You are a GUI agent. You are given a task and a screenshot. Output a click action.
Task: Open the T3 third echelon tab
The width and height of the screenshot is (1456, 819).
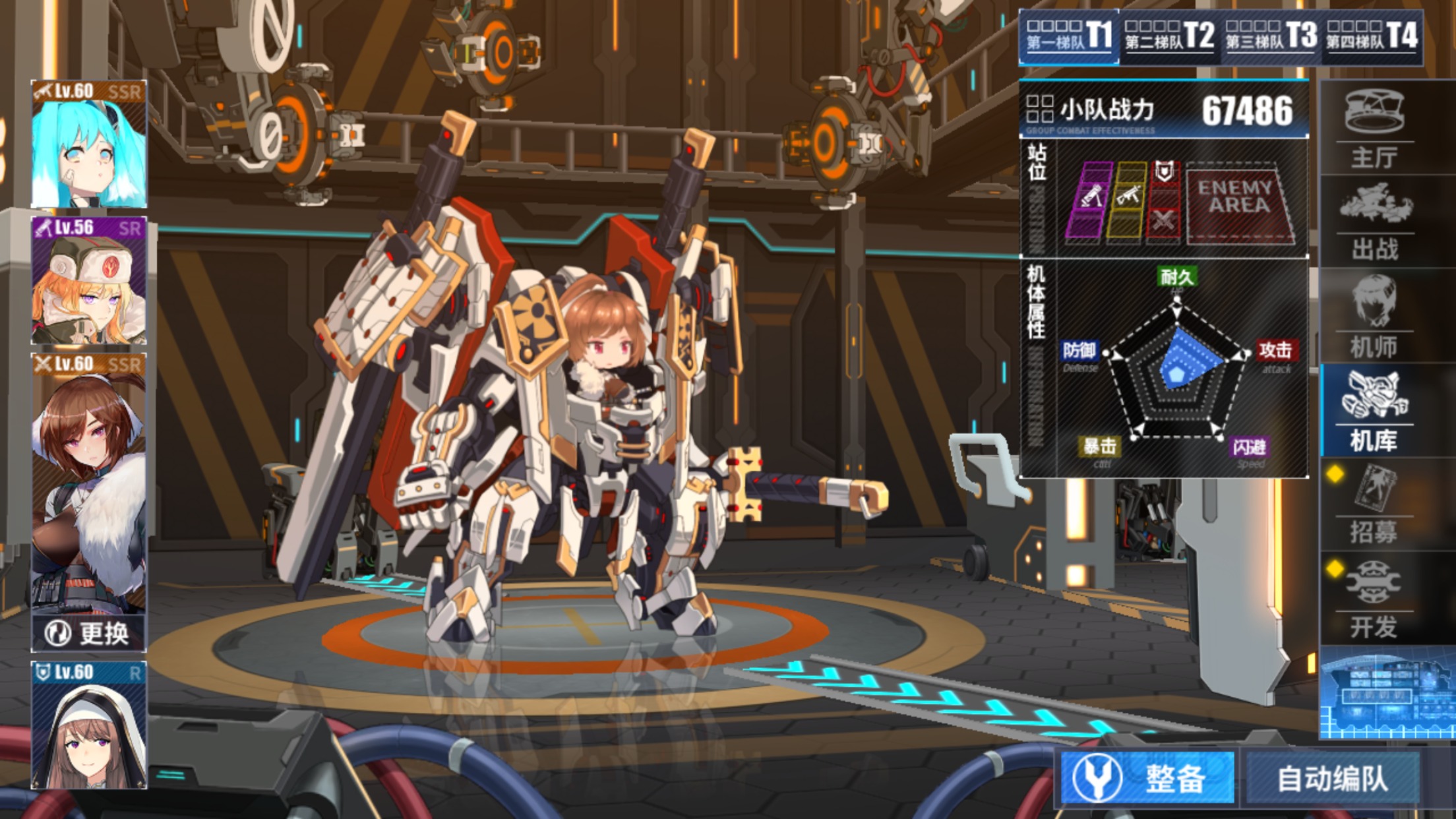(x=1271, y=36)
